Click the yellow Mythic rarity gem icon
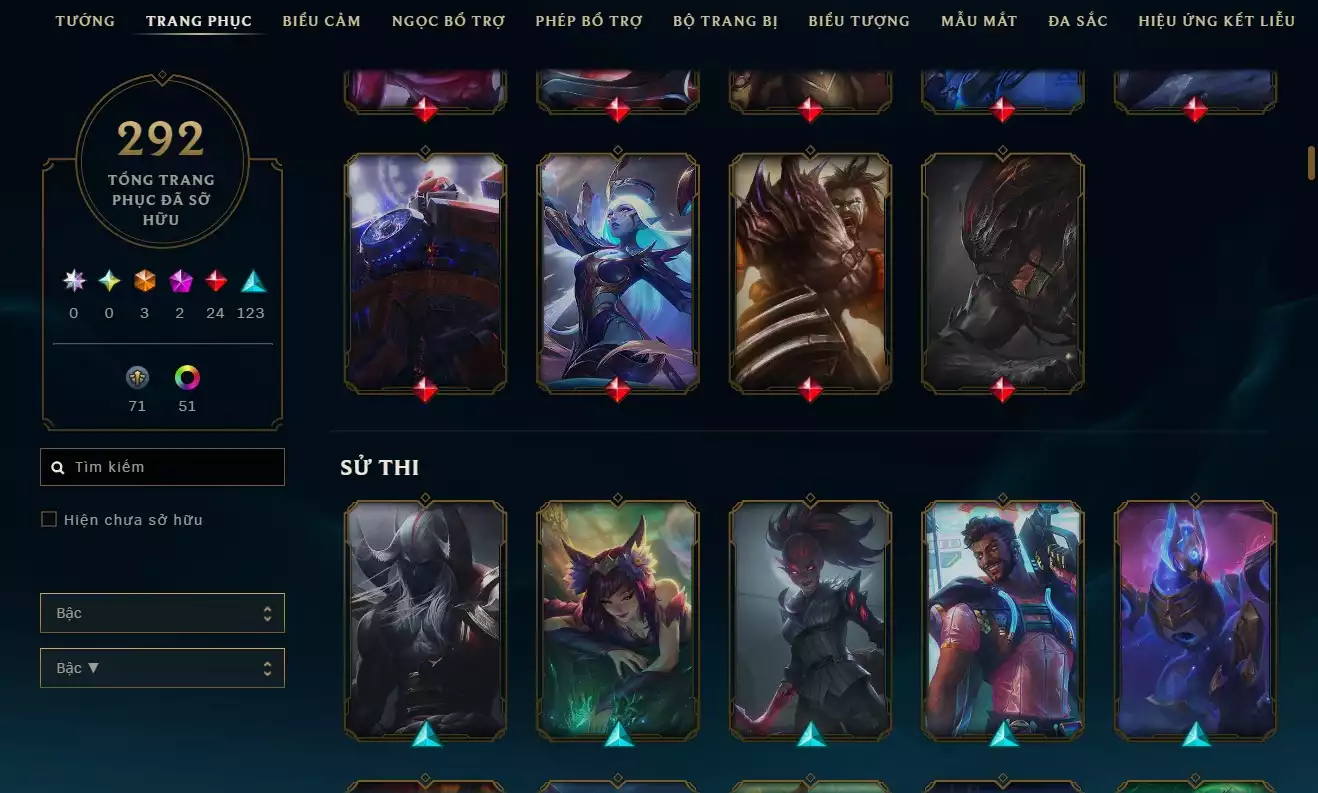The width and height of the screenshot is (1318, 793). [108, 281]
